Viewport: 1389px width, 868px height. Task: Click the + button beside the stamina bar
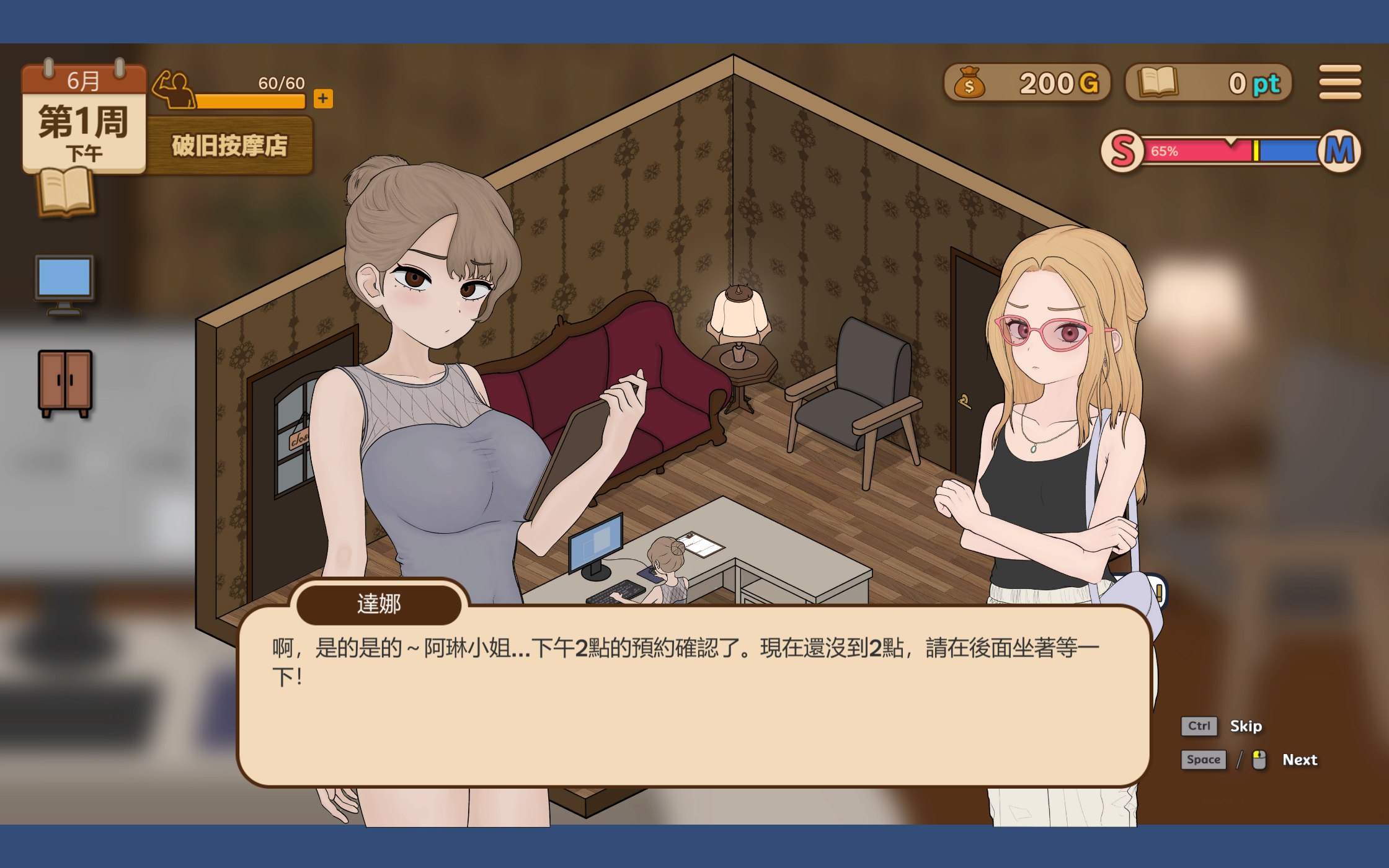coord(324,98)
